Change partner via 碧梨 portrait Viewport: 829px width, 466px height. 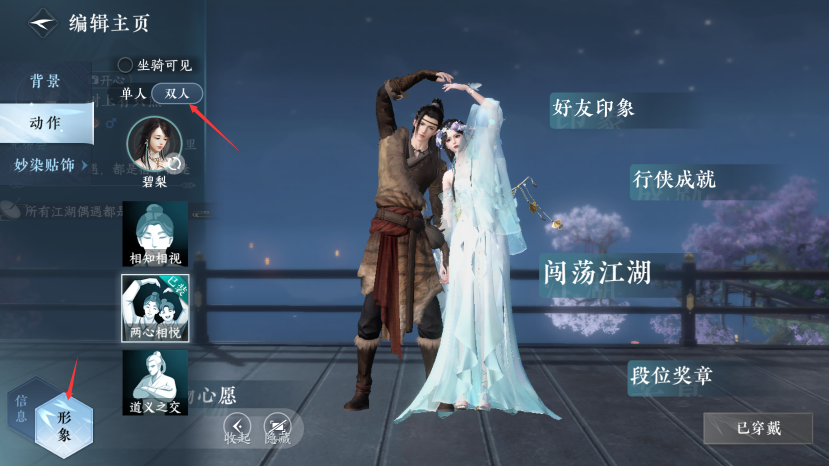[155, 145]
